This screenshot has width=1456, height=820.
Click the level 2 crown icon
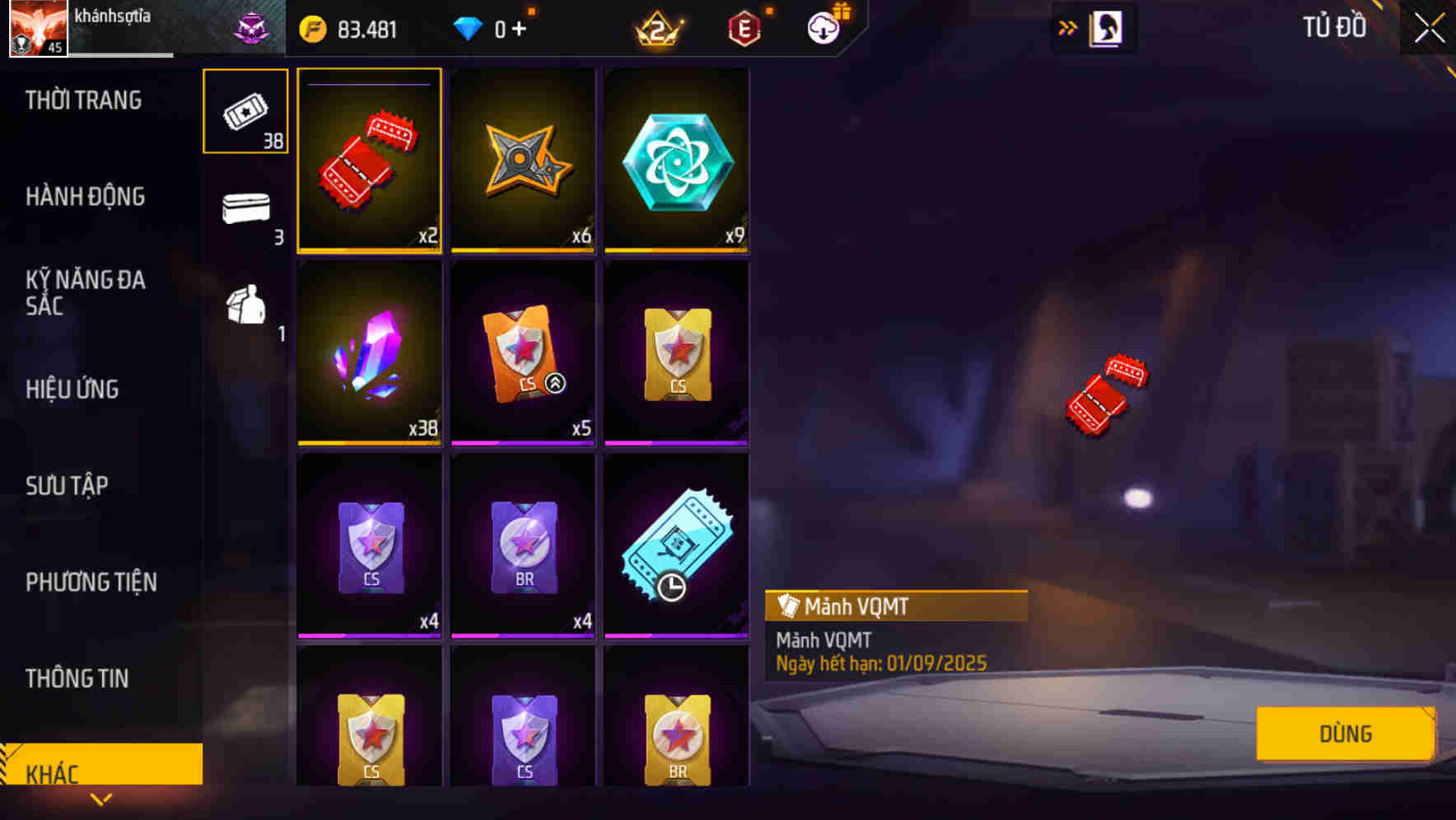[659, 27]
